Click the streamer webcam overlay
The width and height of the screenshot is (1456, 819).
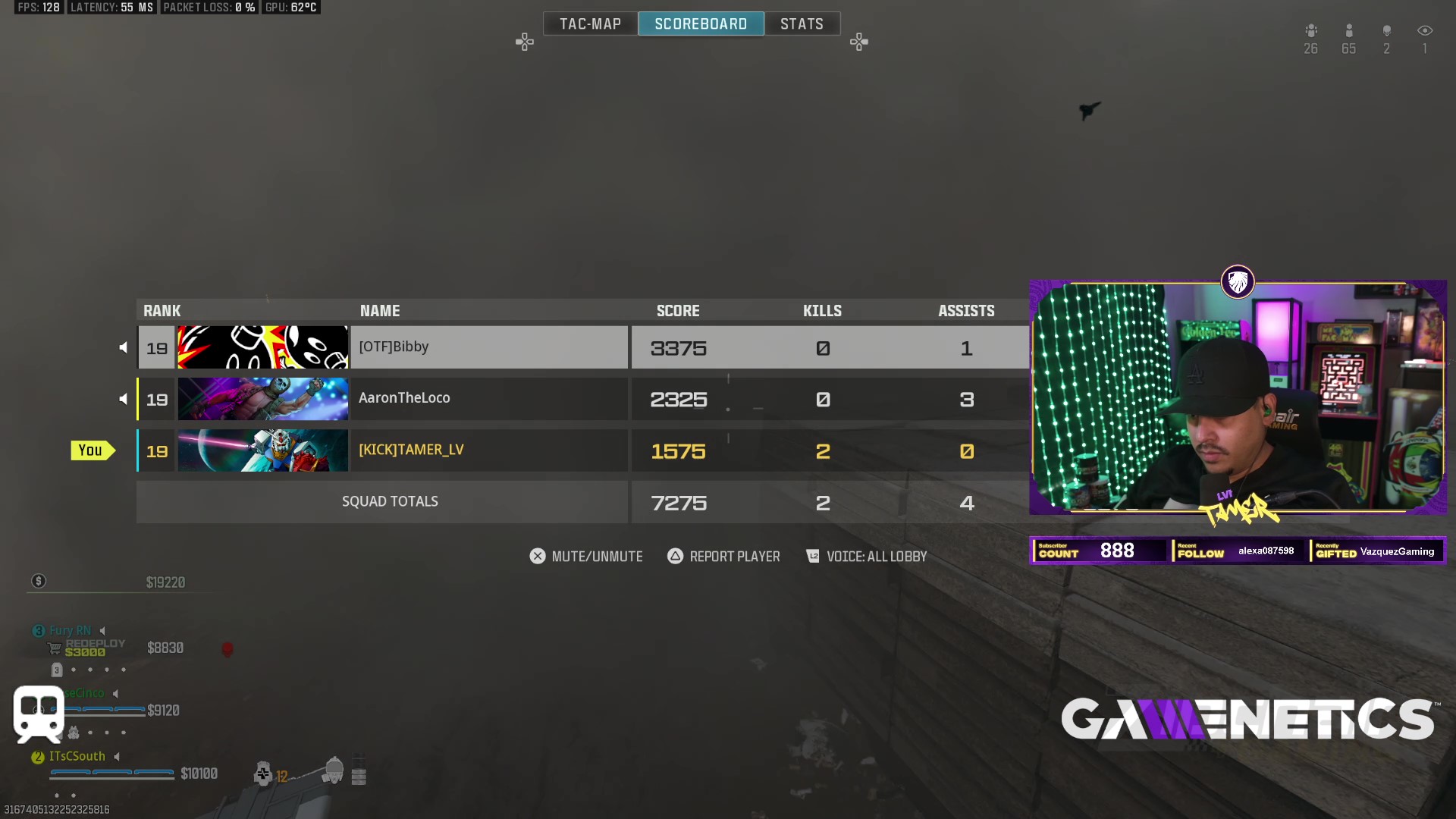tap(1238, 398)
